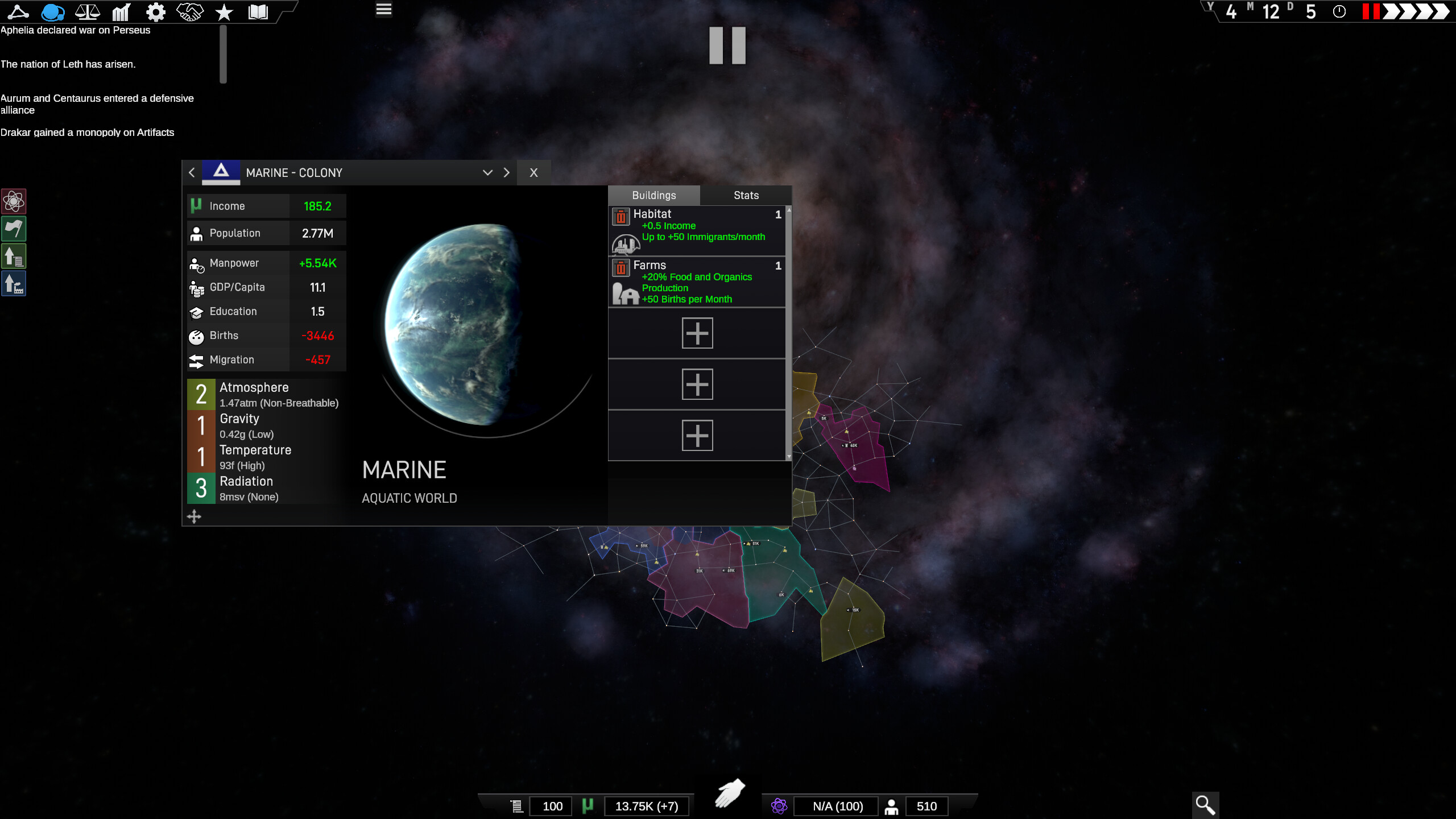
Task: Add a building in the first empty slot
Action: (697, 333)
